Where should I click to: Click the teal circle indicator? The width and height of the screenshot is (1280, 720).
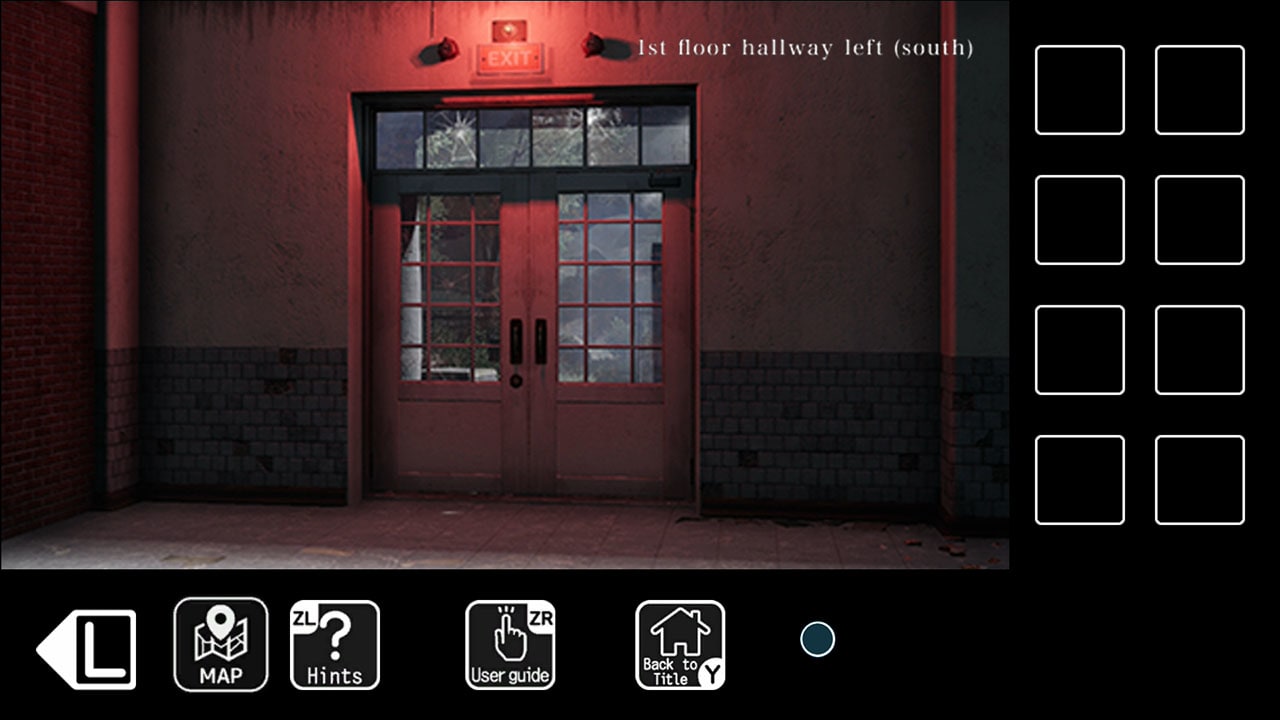[818, 639]
